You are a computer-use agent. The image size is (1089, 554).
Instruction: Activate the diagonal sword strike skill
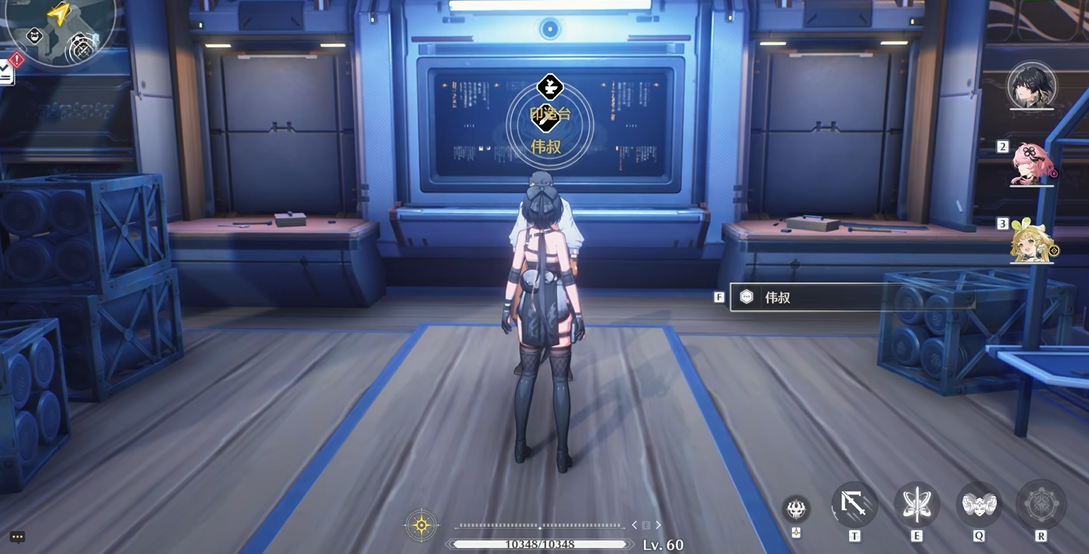click(x=854, y=504)
